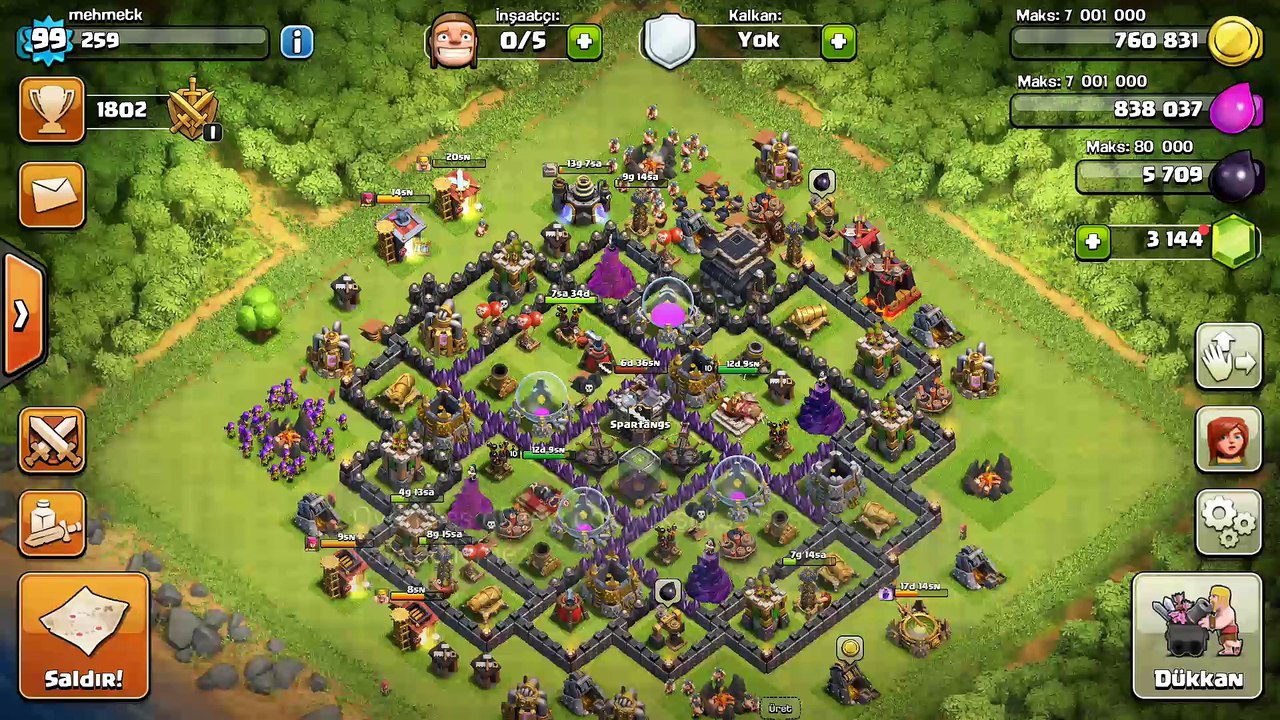
Task: Add gems with green plus button
Action: click(1092, 241)
